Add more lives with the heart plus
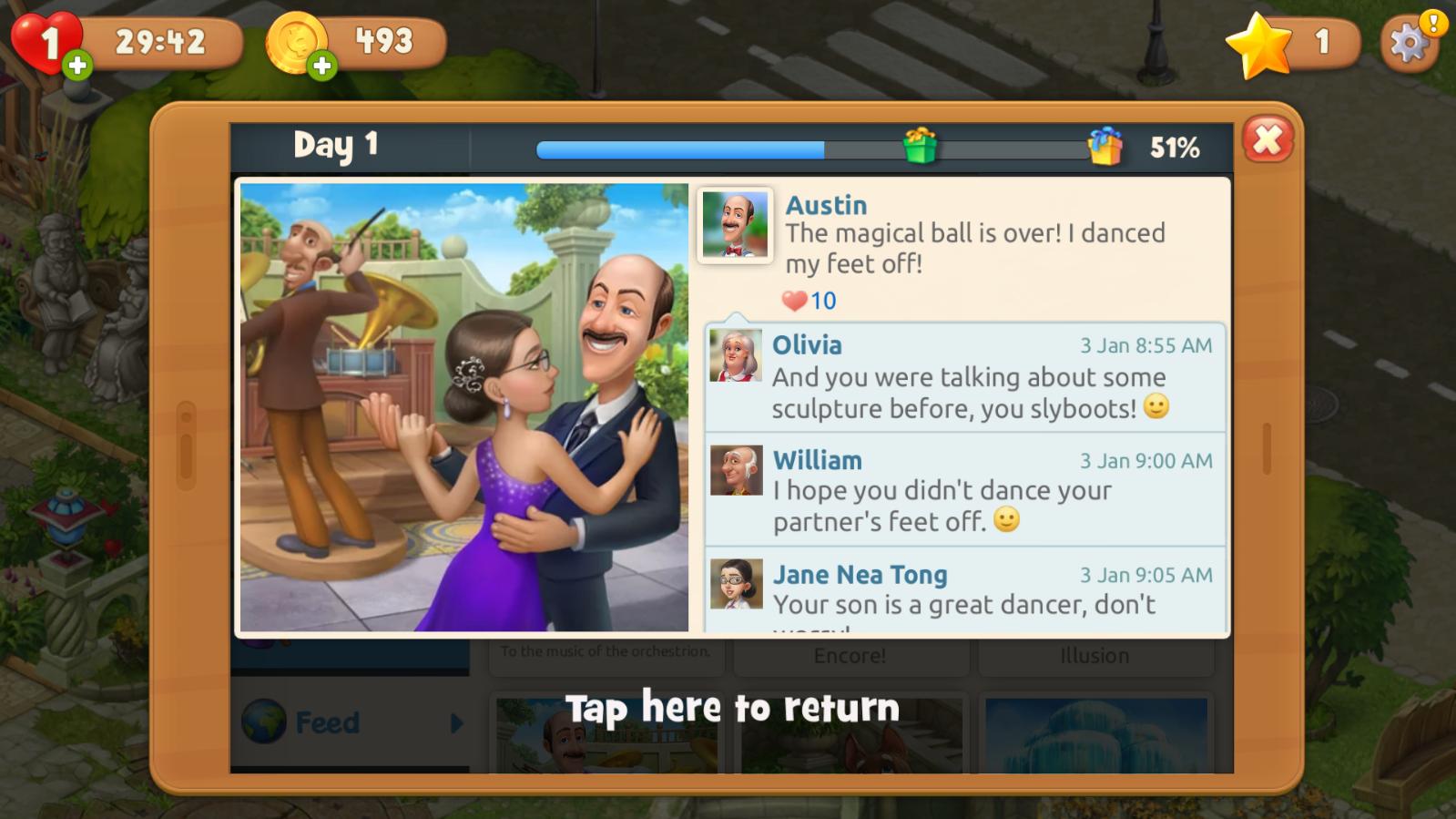 coord(77,66)
